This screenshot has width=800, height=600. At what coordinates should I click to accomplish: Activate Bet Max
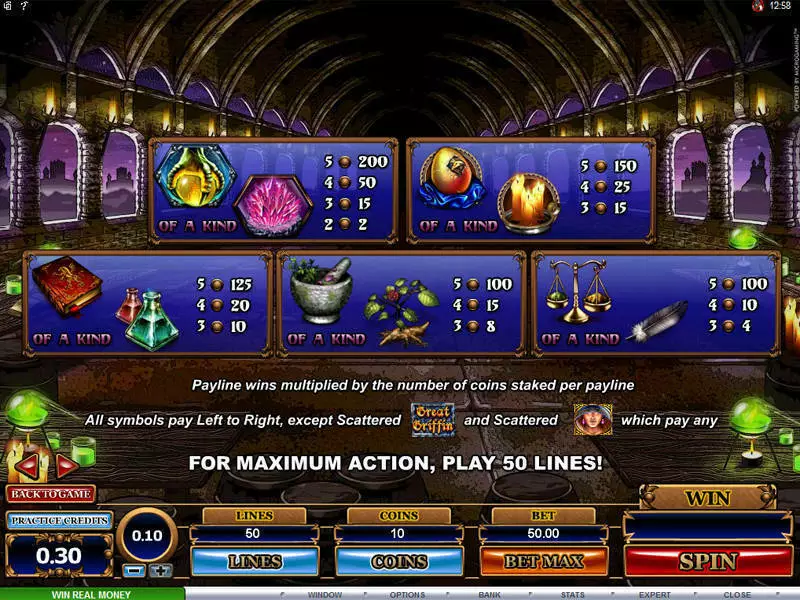tap(543, 561)
